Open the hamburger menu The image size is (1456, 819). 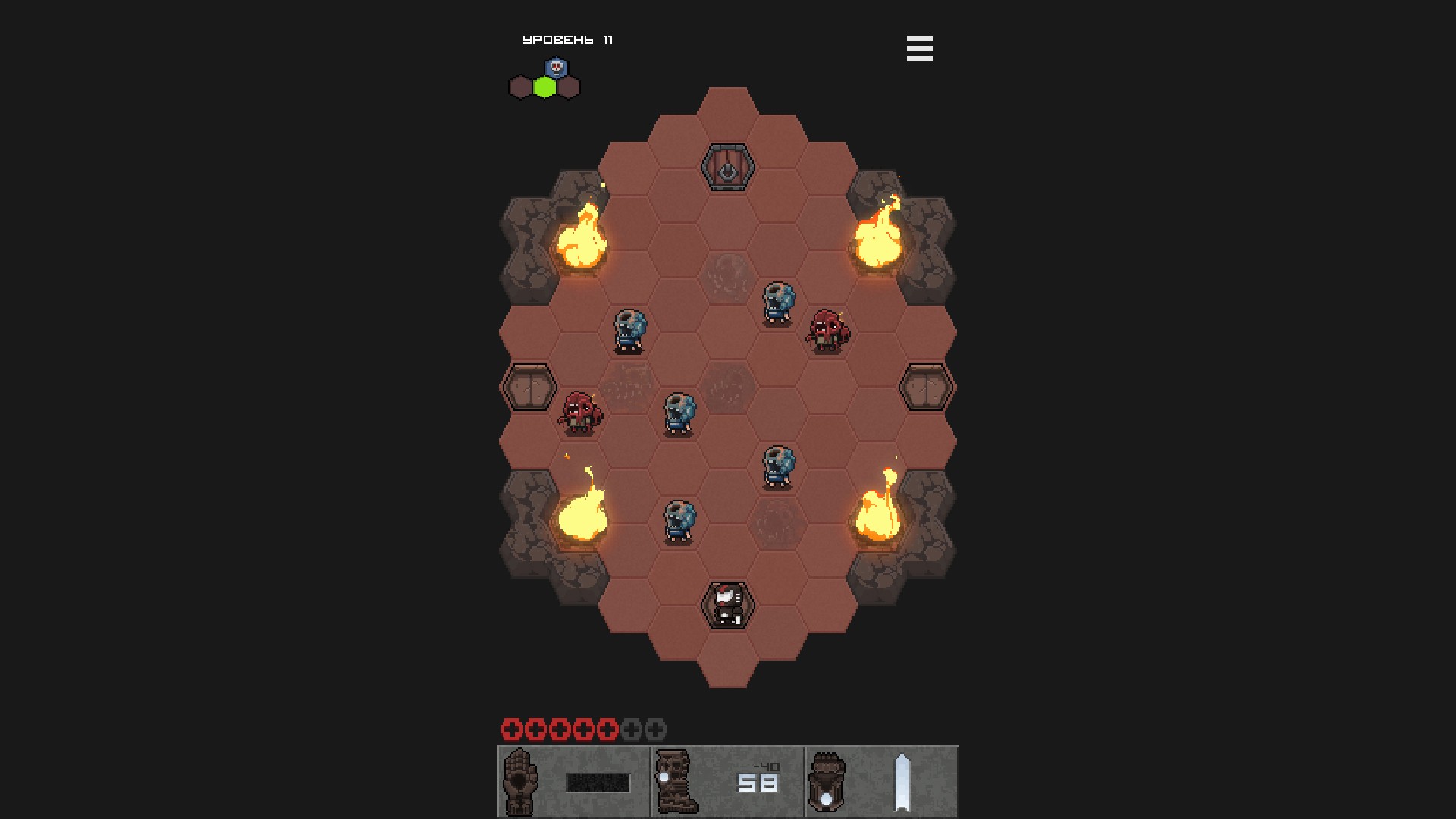click(919, 49)
